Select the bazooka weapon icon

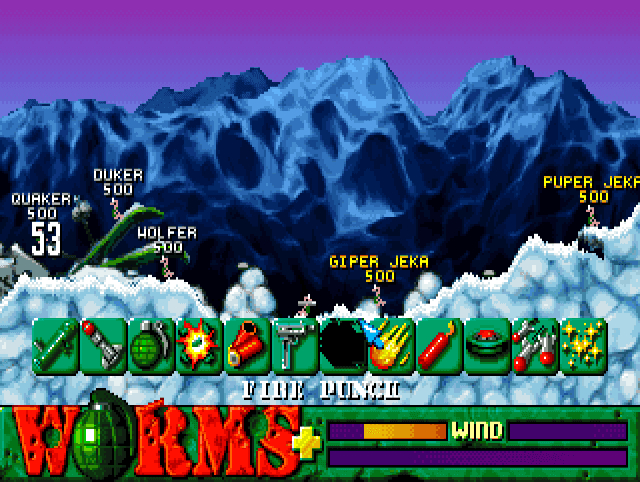55,343
